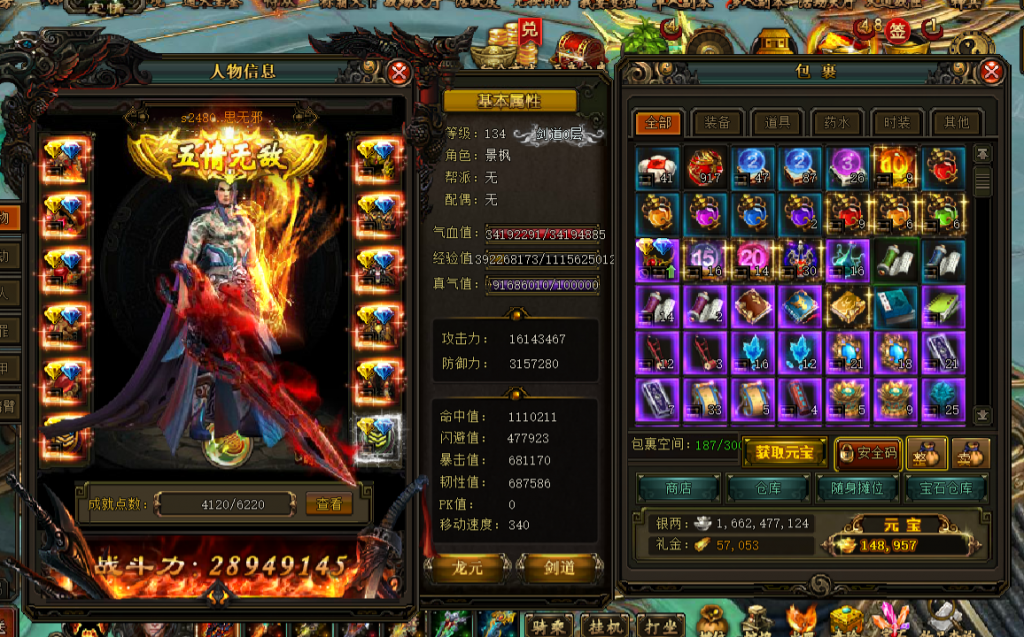
Task: Switch to the 装备 equipment tab
Action: [x=717, y=123]
